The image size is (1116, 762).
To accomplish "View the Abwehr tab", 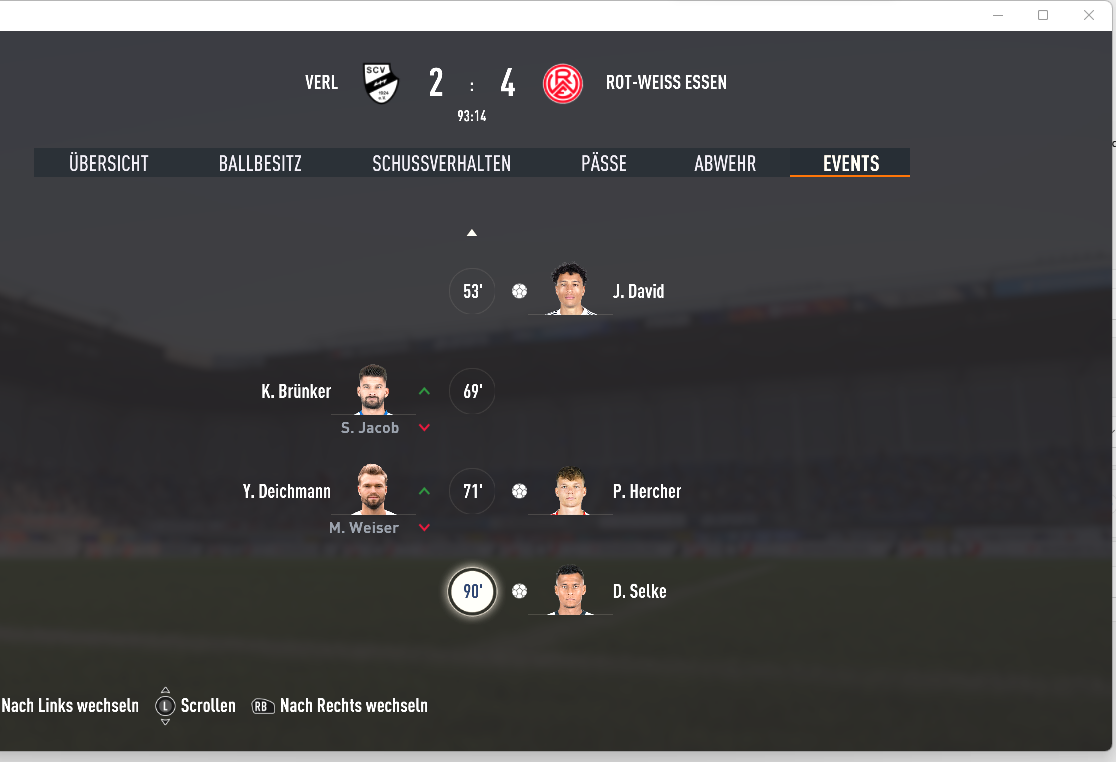I will (725, 164).
